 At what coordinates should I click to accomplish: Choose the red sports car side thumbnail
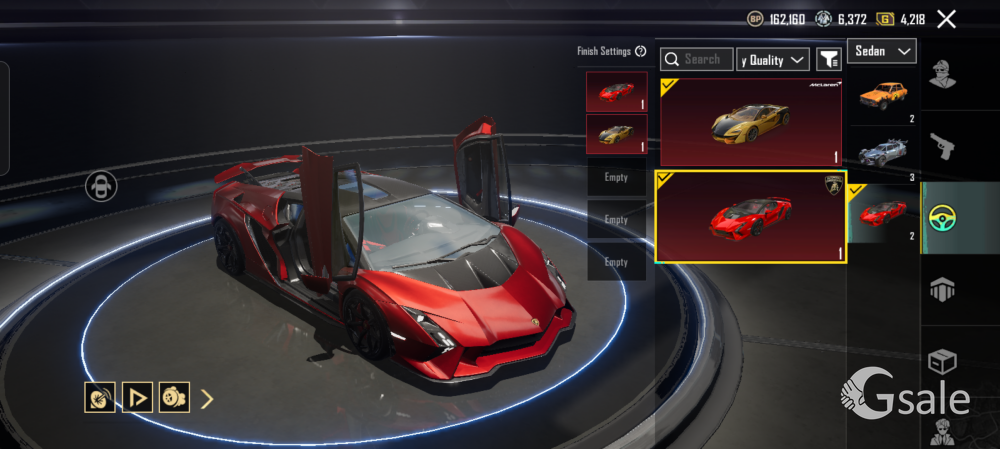click(x=883, y=213)
